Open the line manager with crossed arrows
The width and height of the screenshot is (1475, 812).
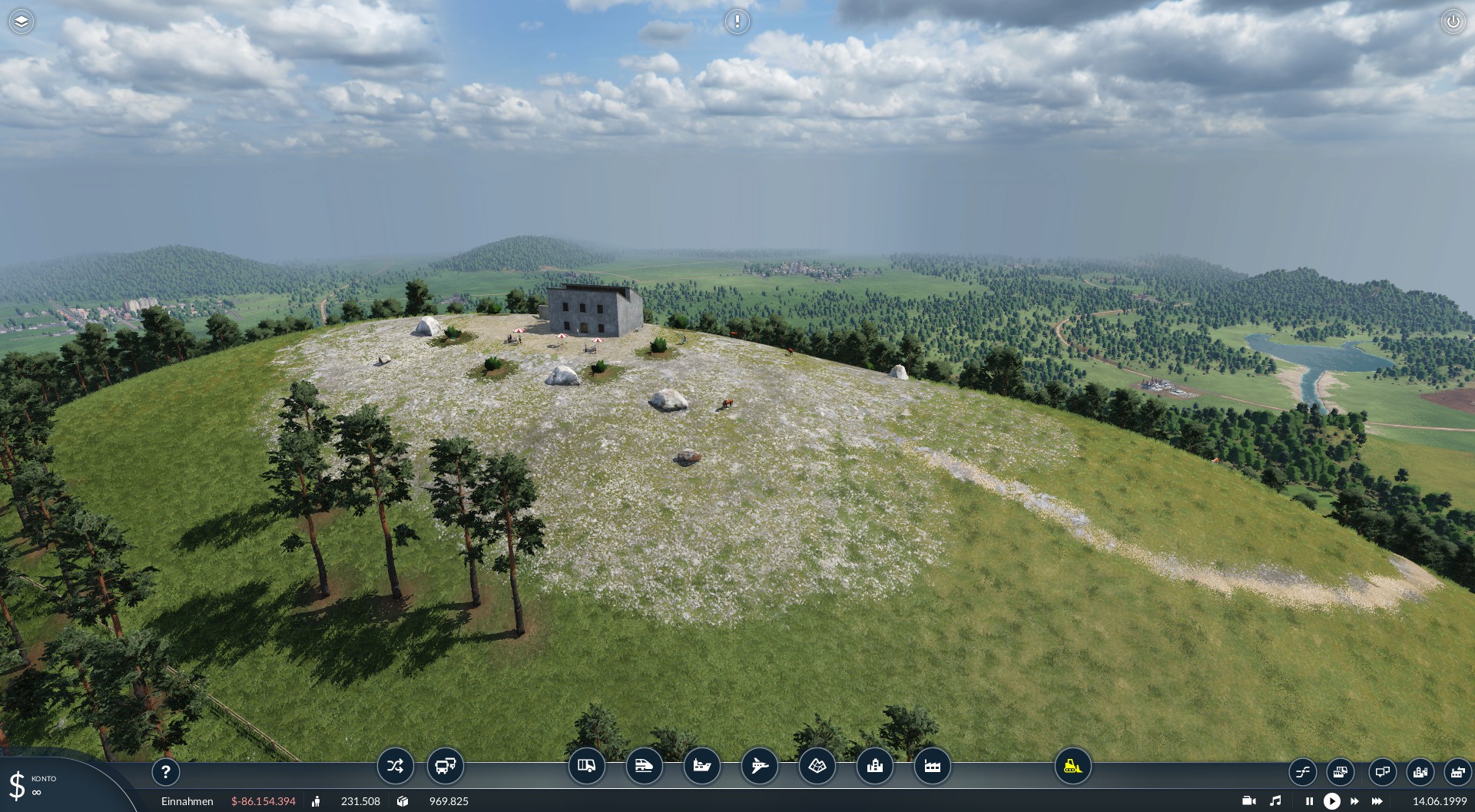(395, 766)
